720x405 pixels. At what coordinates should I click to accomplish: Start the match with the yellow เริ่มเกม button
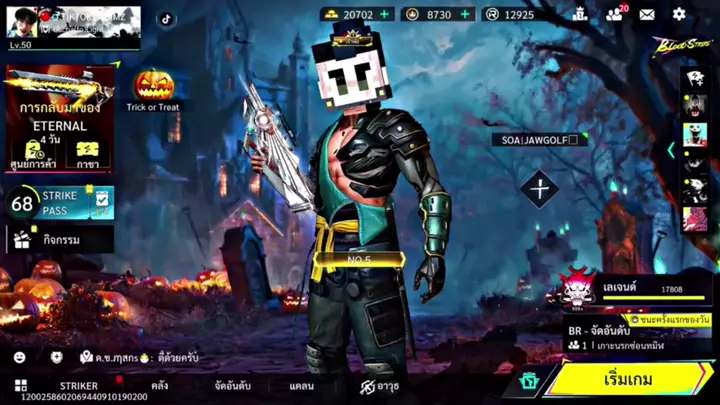pos(628,380)
